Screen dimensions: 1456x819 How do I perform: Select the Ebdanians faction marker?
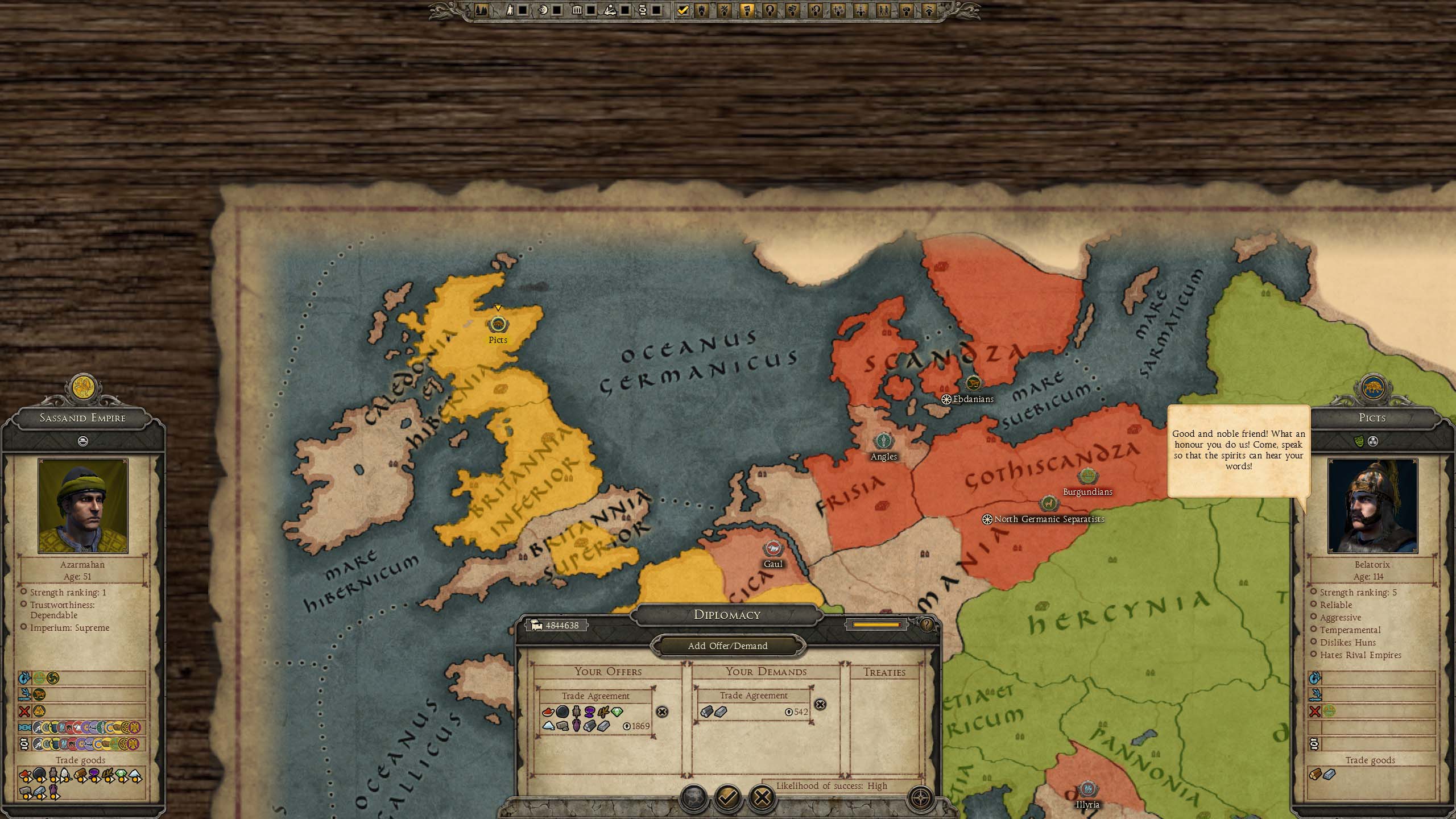(x=974, y=383)
